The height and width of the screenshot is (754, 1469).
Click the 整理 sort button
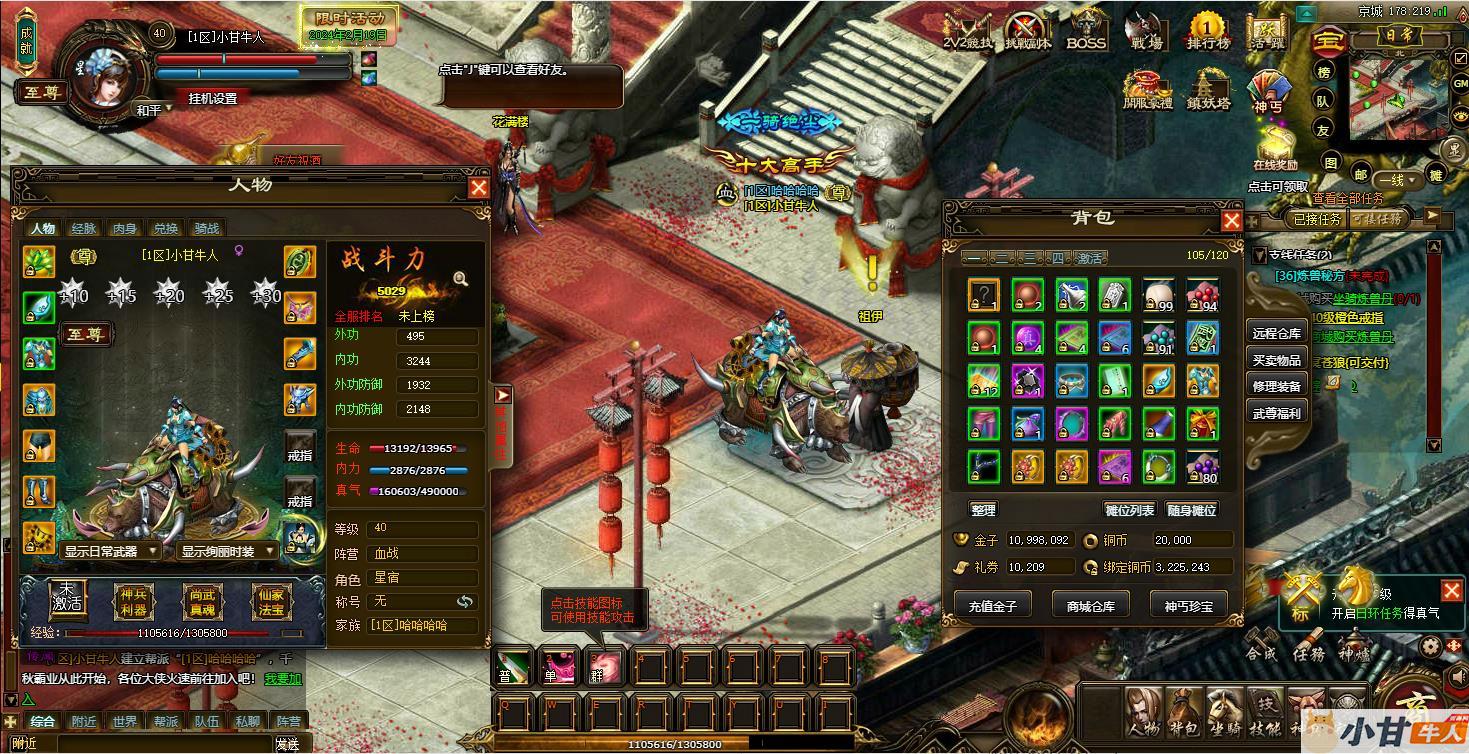coord(983,510)
